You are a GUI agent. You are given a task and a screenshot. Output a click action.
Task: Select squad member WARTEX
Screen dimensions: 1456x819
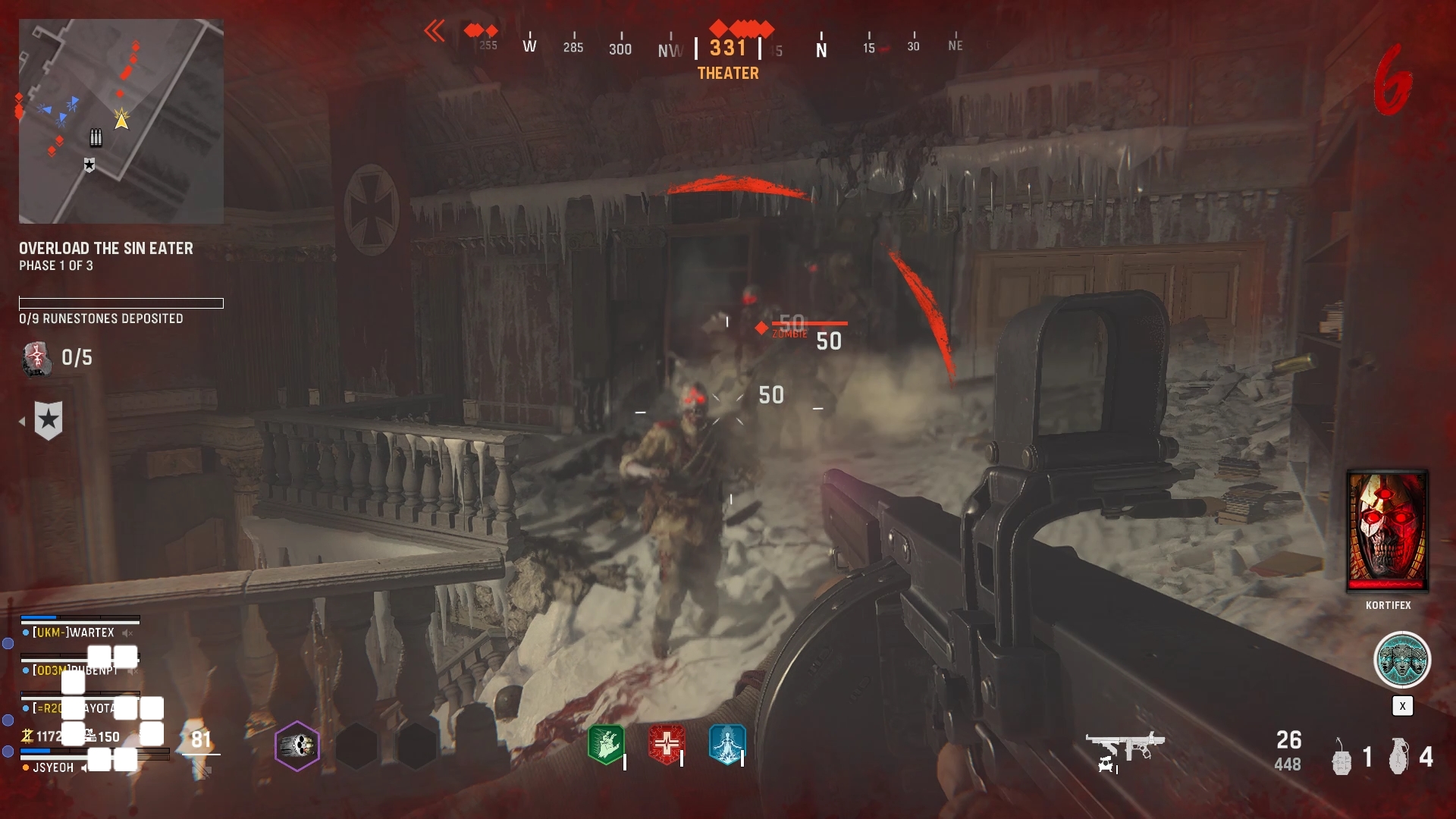pyautogui.click(x=73, y=632)
